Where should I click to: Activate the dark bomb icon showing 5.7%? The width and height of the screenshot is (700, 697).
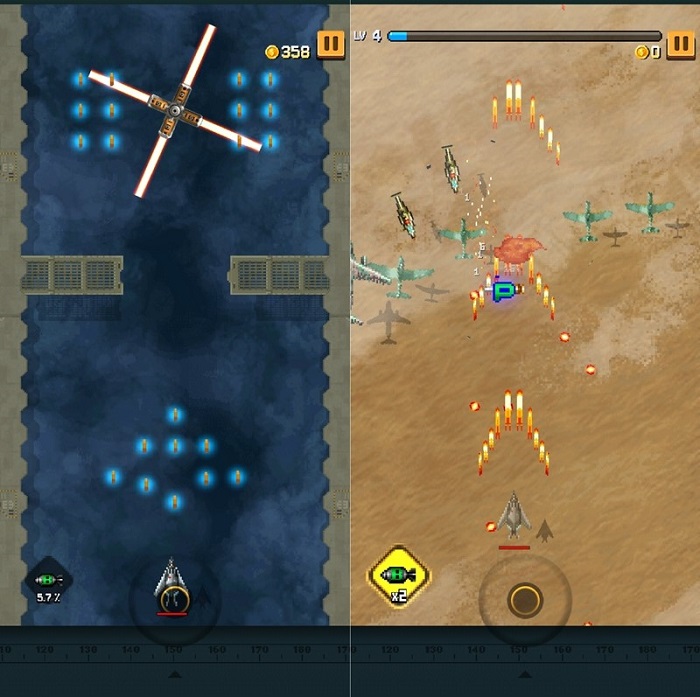[49, 580]
